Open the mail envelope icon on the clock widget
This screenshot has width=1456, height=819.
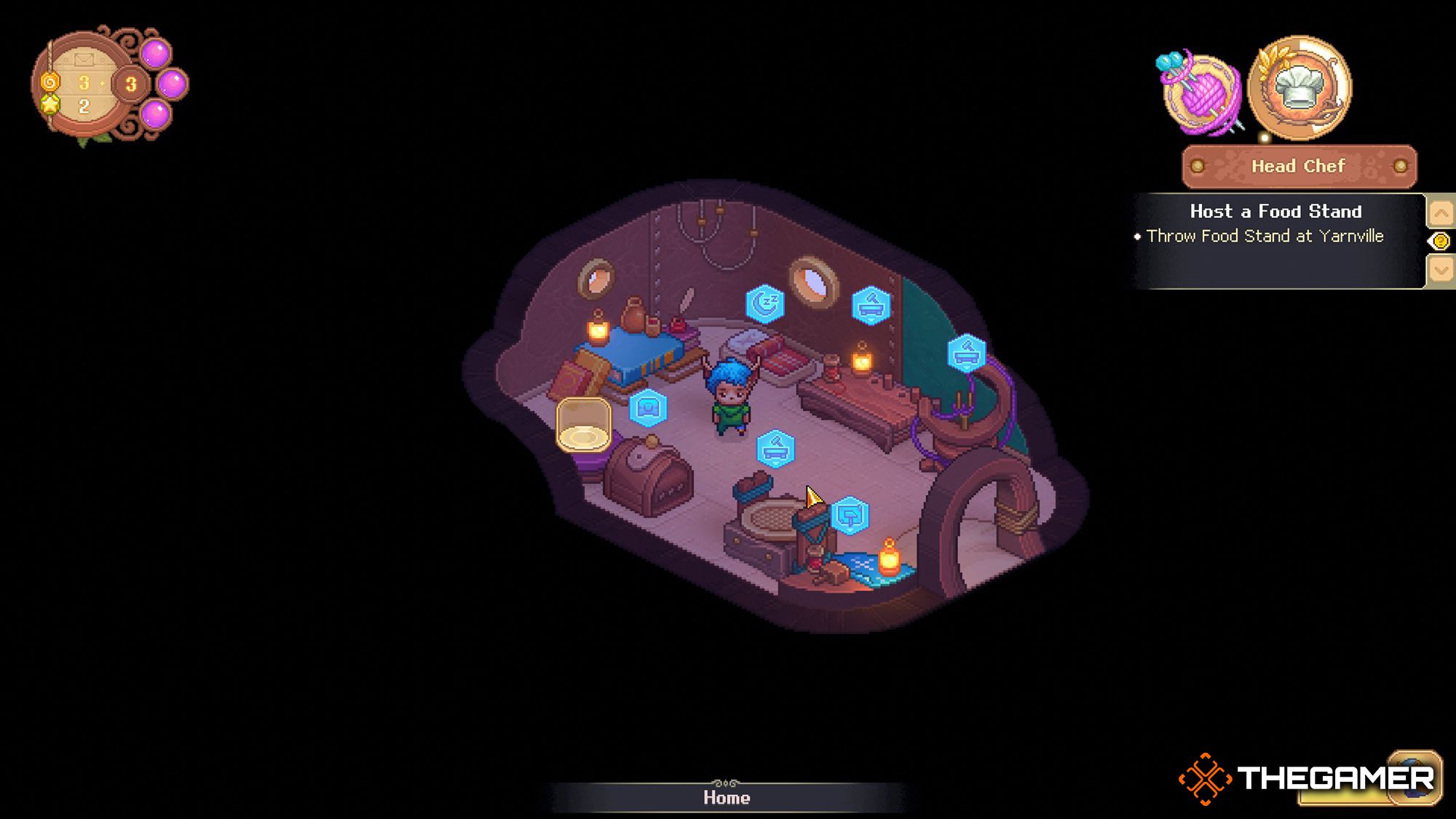click(84, 59)
